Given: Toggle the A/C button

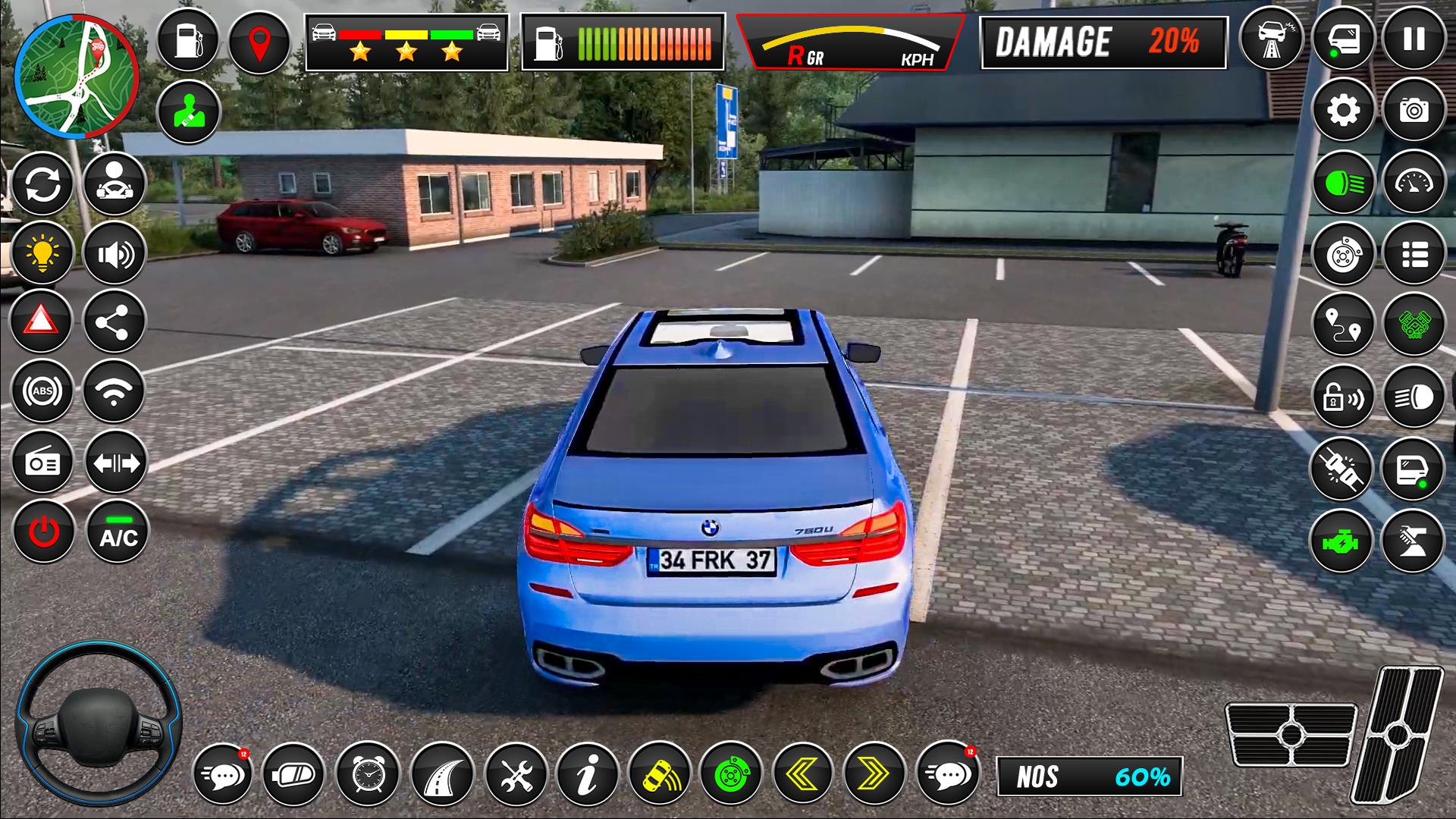Looking at the screenshot, I should (x=118, y=532).
